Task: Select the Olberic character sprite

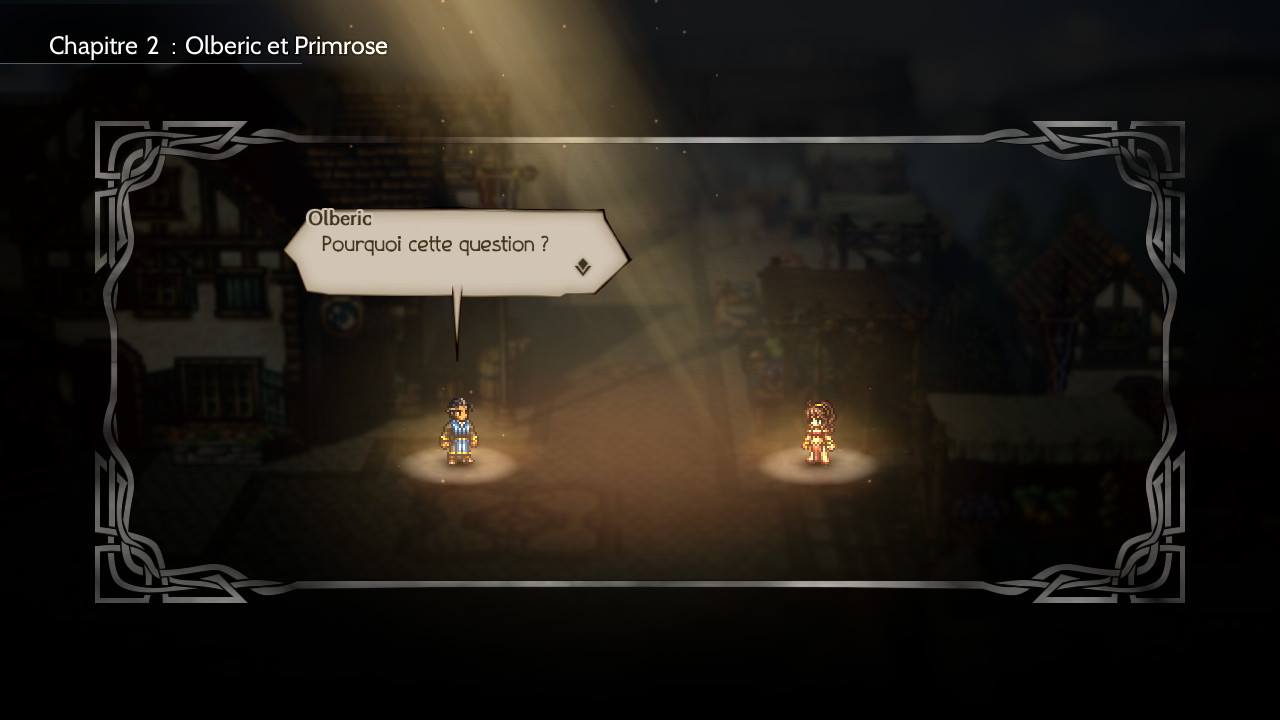Action: [458, 430]
